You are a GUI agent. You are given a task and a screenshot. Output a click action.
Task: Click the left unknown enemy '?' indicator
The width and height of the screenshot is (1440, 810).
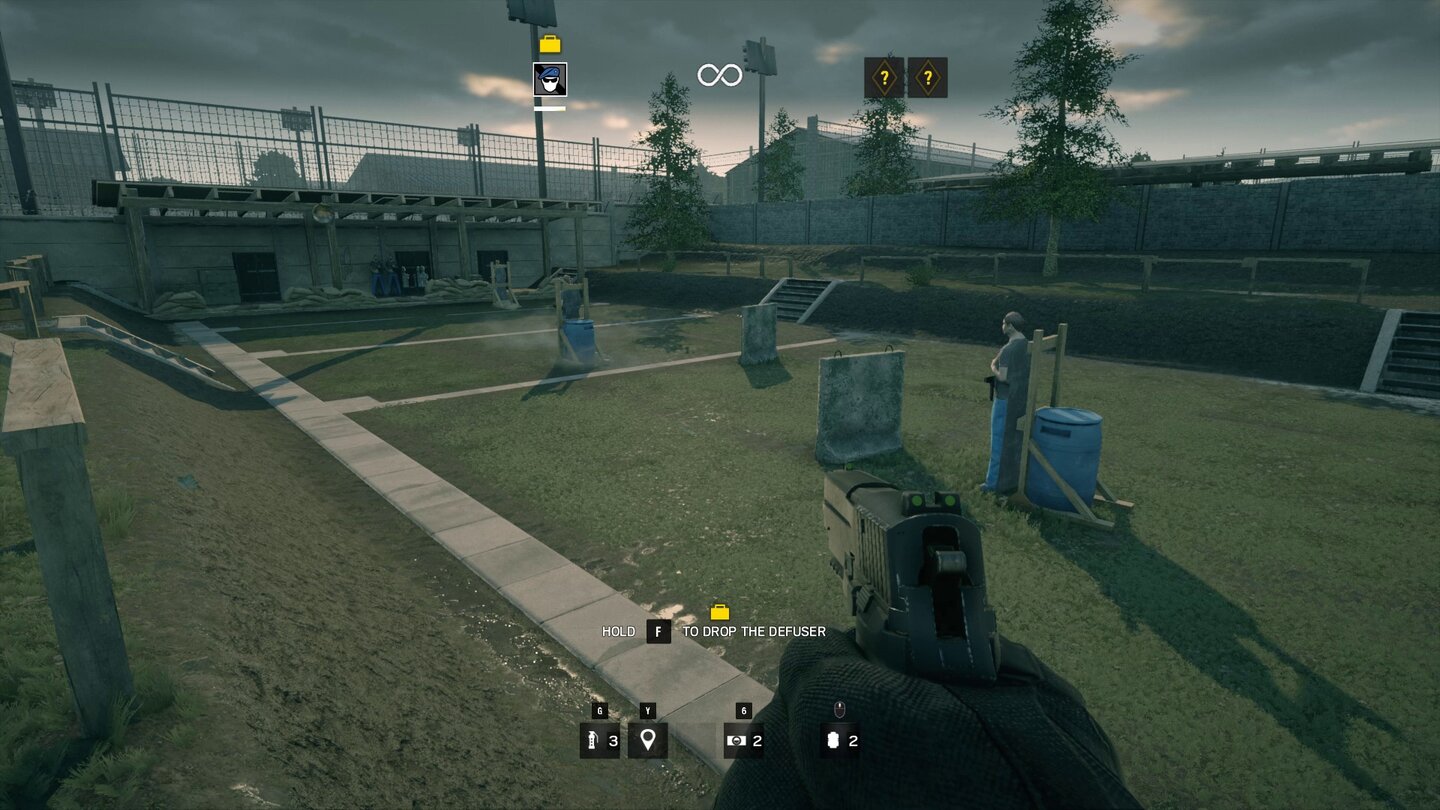click(x=884, y=76)
